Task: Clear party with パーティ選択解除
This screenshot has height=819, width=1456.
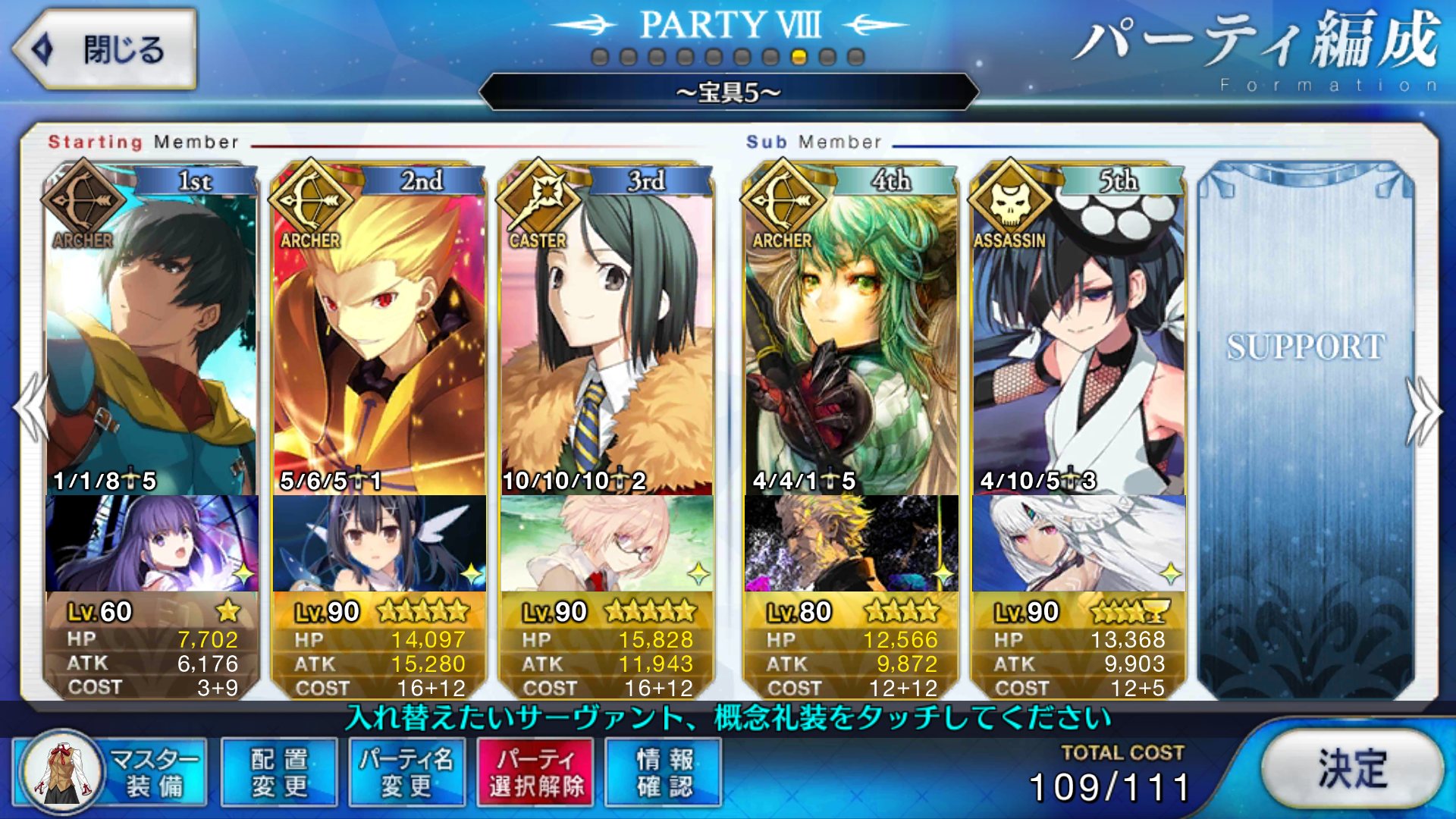Action: tap(536, 772)
